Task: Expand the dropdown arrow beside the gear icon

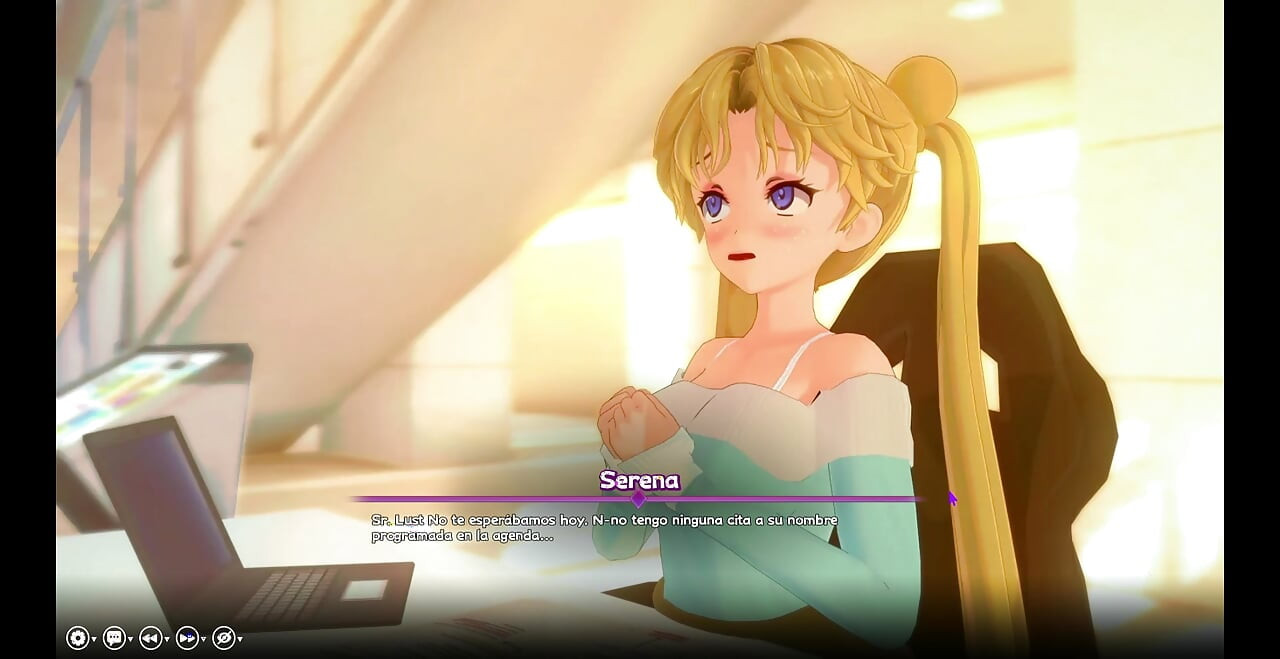Action: click(94, 639)
